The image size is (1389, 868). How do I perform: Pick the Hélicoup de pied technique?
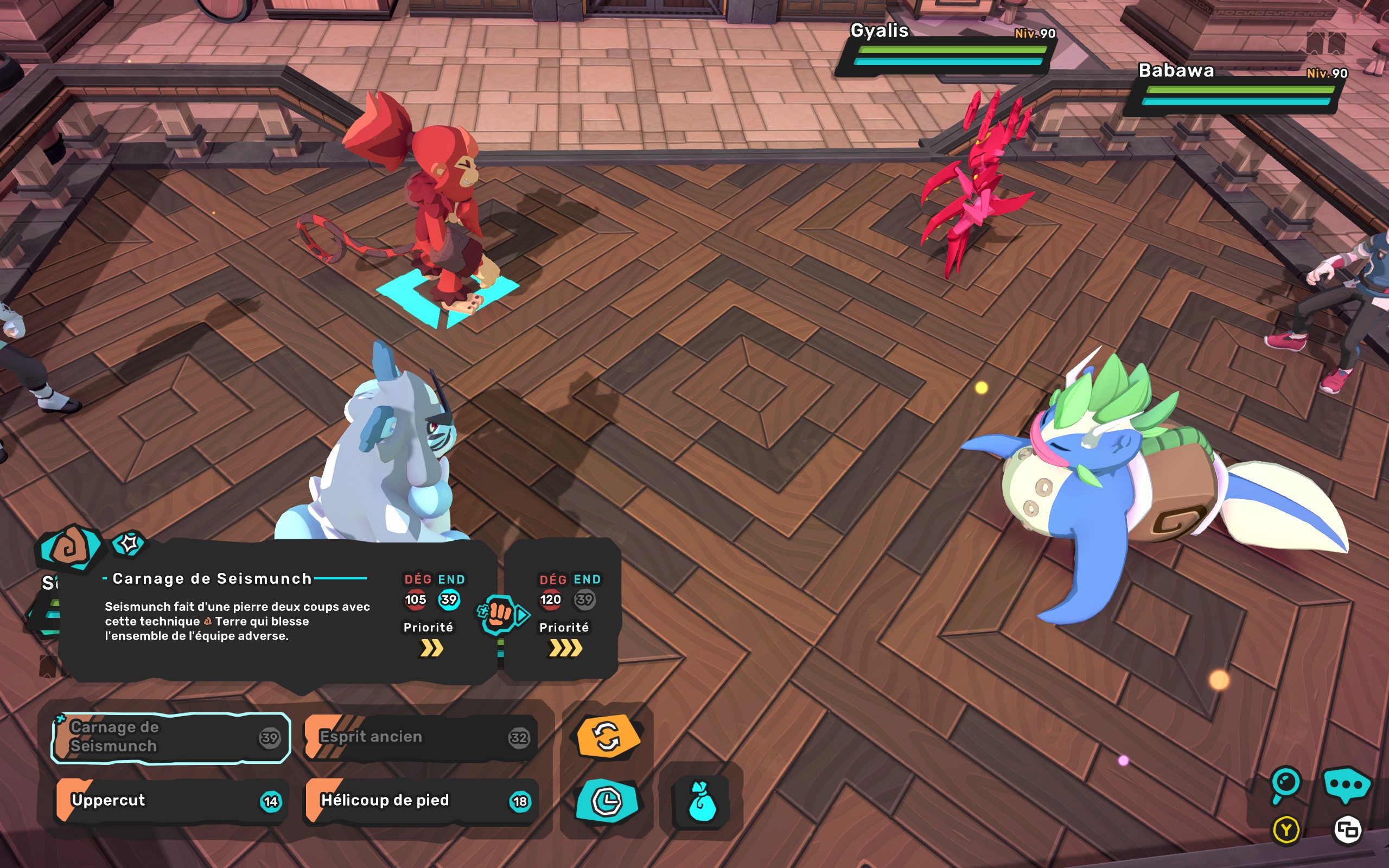pos(420,801)
